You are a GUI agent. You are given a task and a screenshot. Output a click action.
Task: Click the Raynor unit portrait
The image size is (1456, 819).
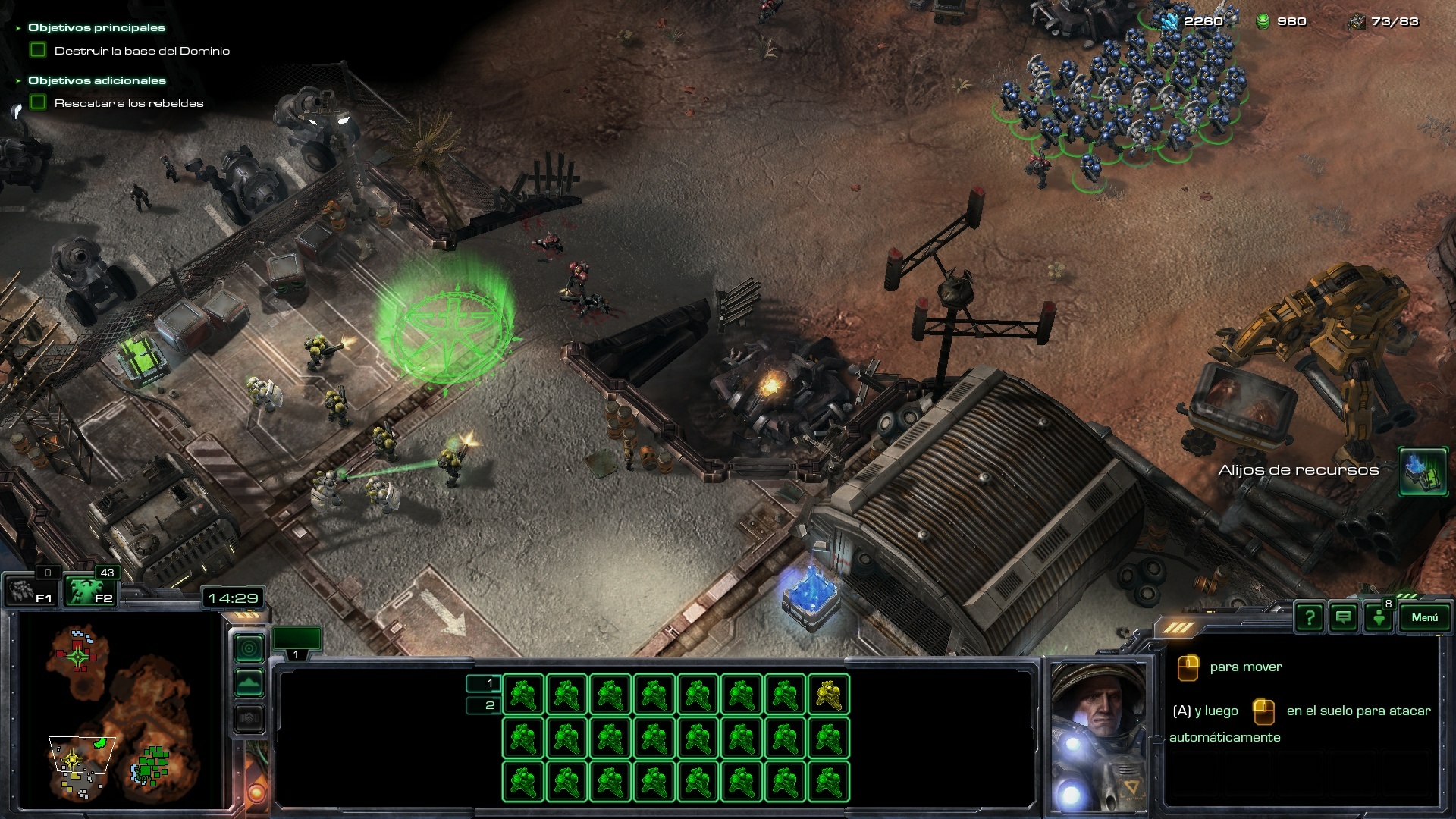click(1099, 736)
